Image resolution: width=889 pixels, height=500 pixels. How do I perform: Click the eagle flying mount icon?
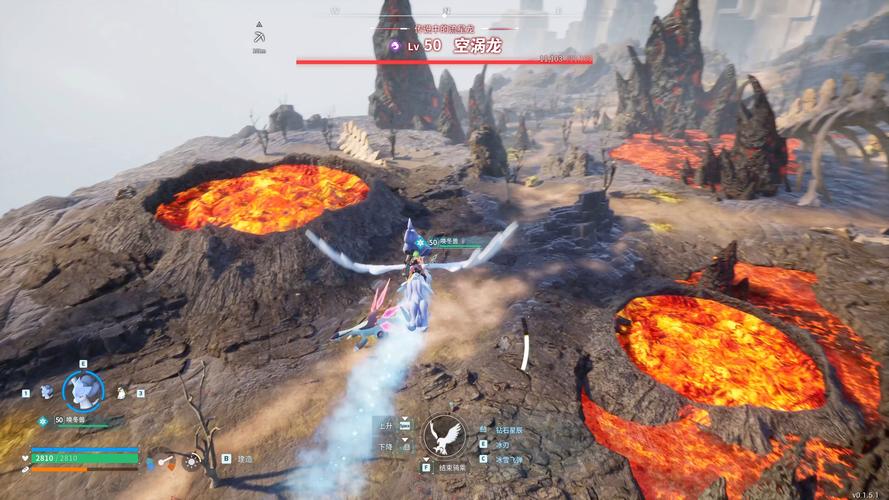443,436
